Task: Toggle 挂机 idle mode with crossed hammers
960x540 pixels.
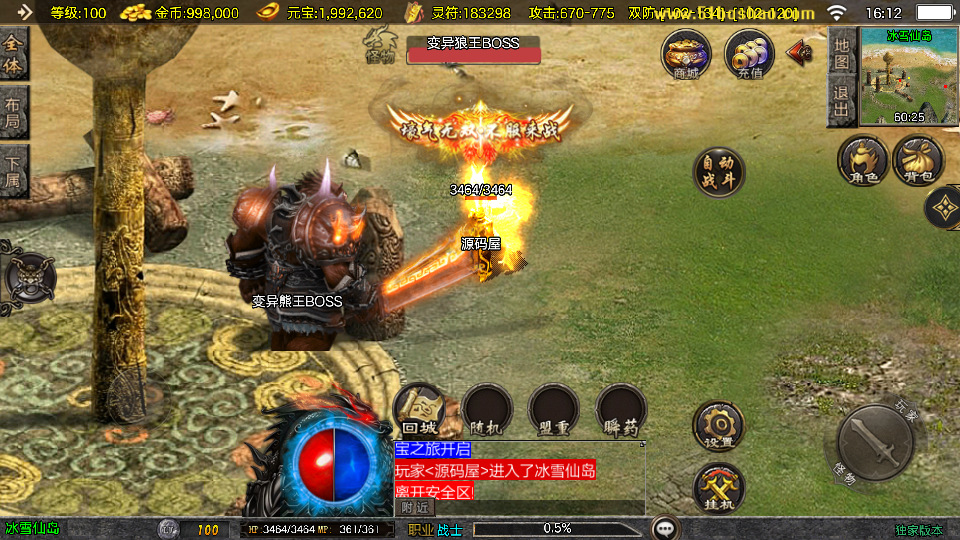Action: (x=718, y=487)
